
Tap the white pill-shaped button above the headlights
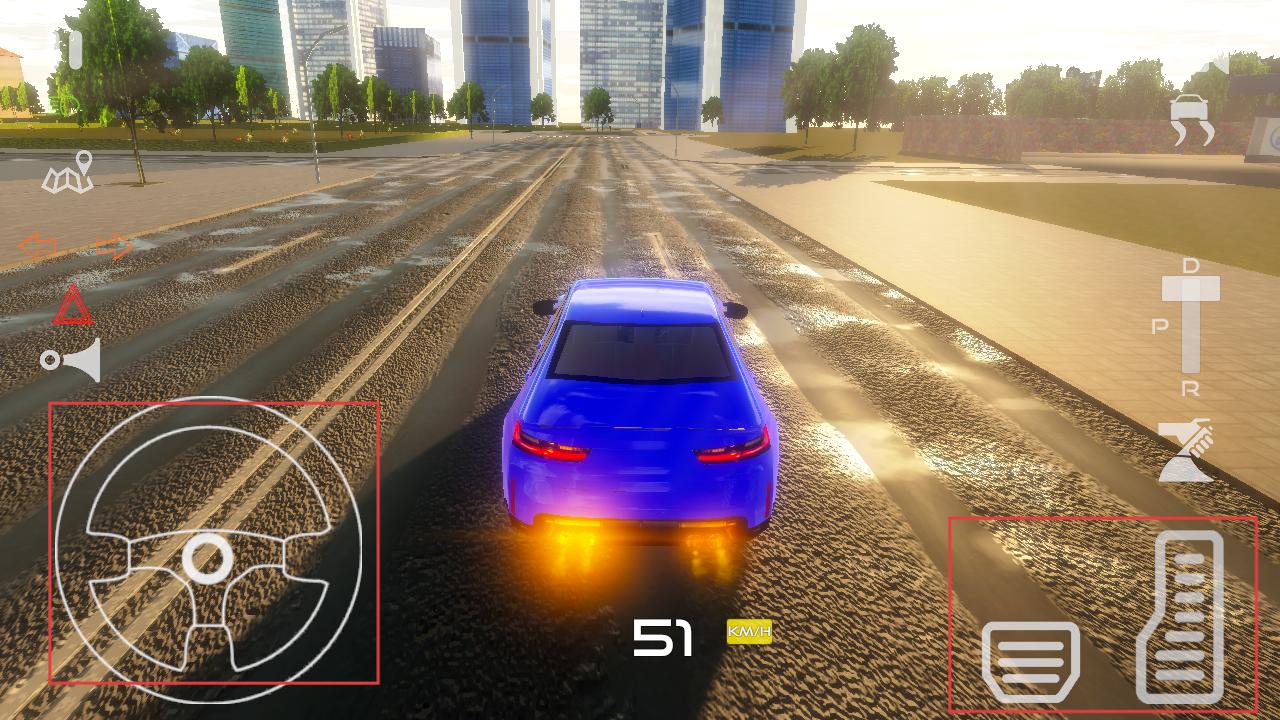76,50
